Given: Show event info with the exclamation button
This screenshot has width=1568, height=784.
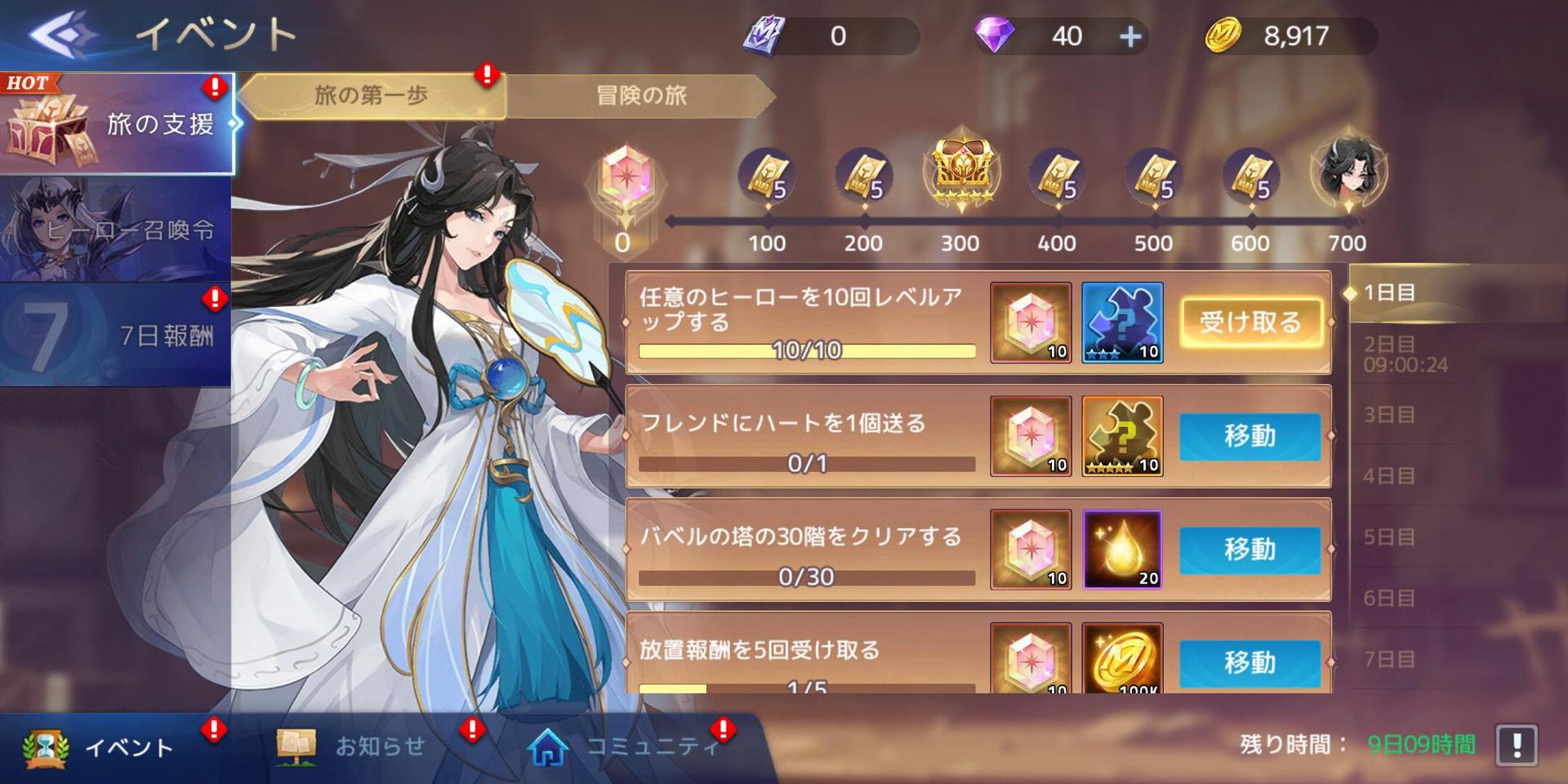Looking at the screenshot, I should (1517, 745).
